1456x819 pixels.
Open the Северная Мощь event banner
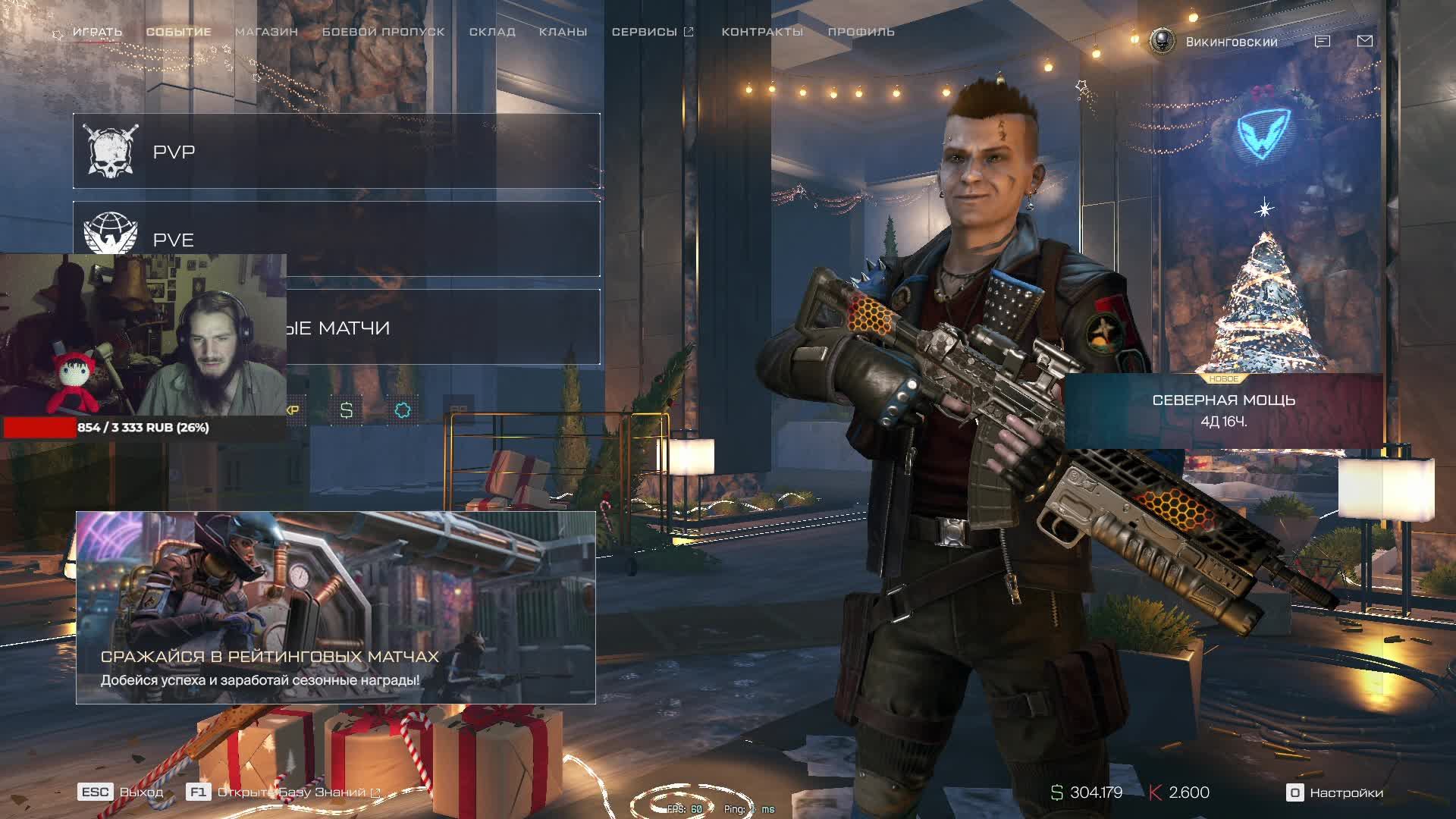(x=1223, y=410)
